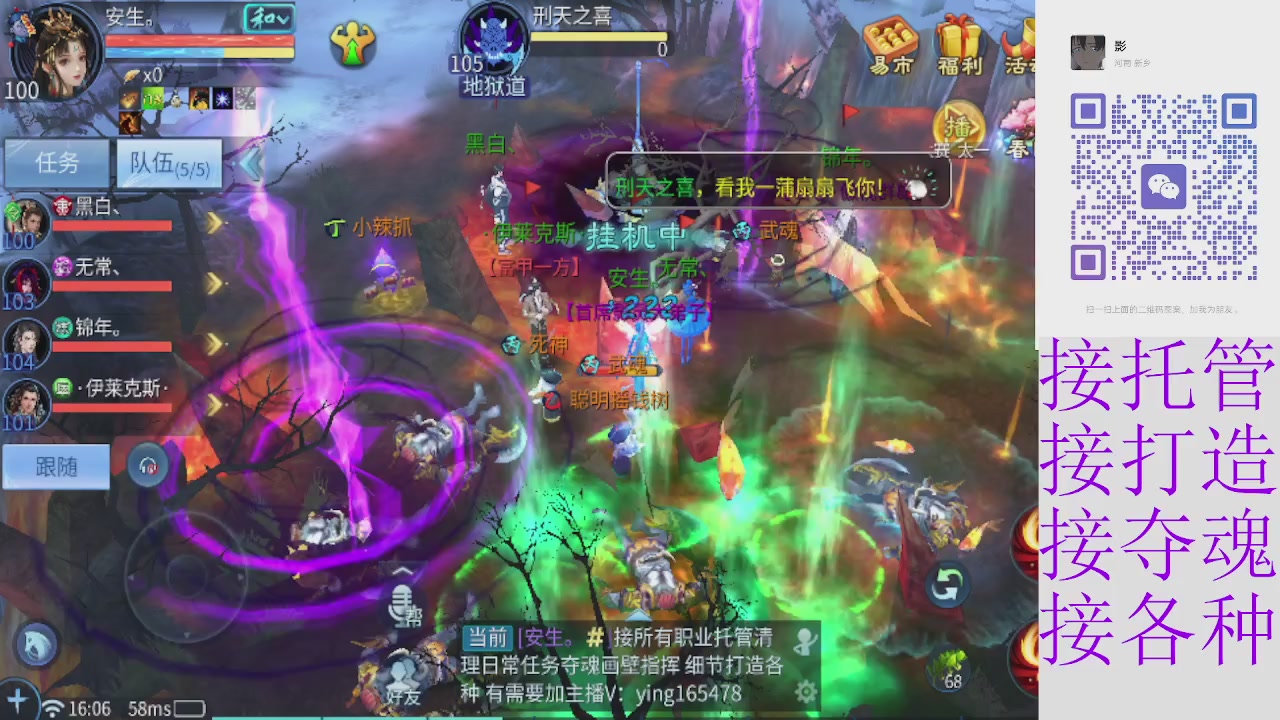Image resolution: width=1280 pixels, height=720 pixels.
Task: Toggle the headset audio icon near 跟随
Action: point(148,467)
